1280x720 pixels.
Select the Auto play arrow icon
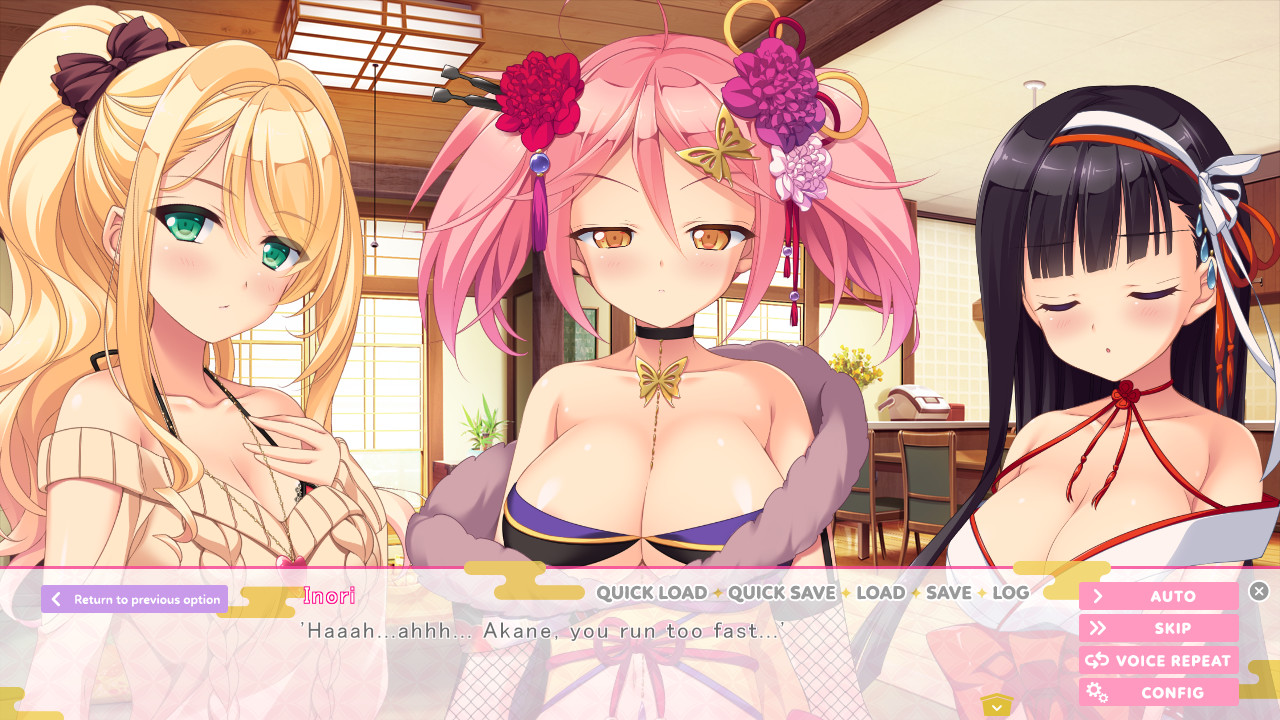pyautogui.click(x=1097, y=595)
